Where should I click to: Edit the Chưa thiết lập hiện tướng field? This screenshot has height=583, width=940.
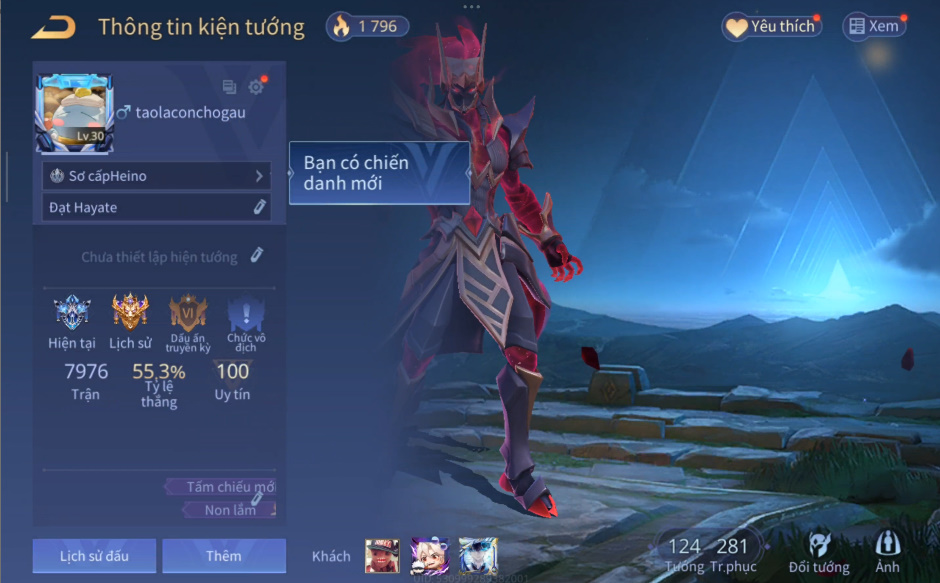coord(256,256)
